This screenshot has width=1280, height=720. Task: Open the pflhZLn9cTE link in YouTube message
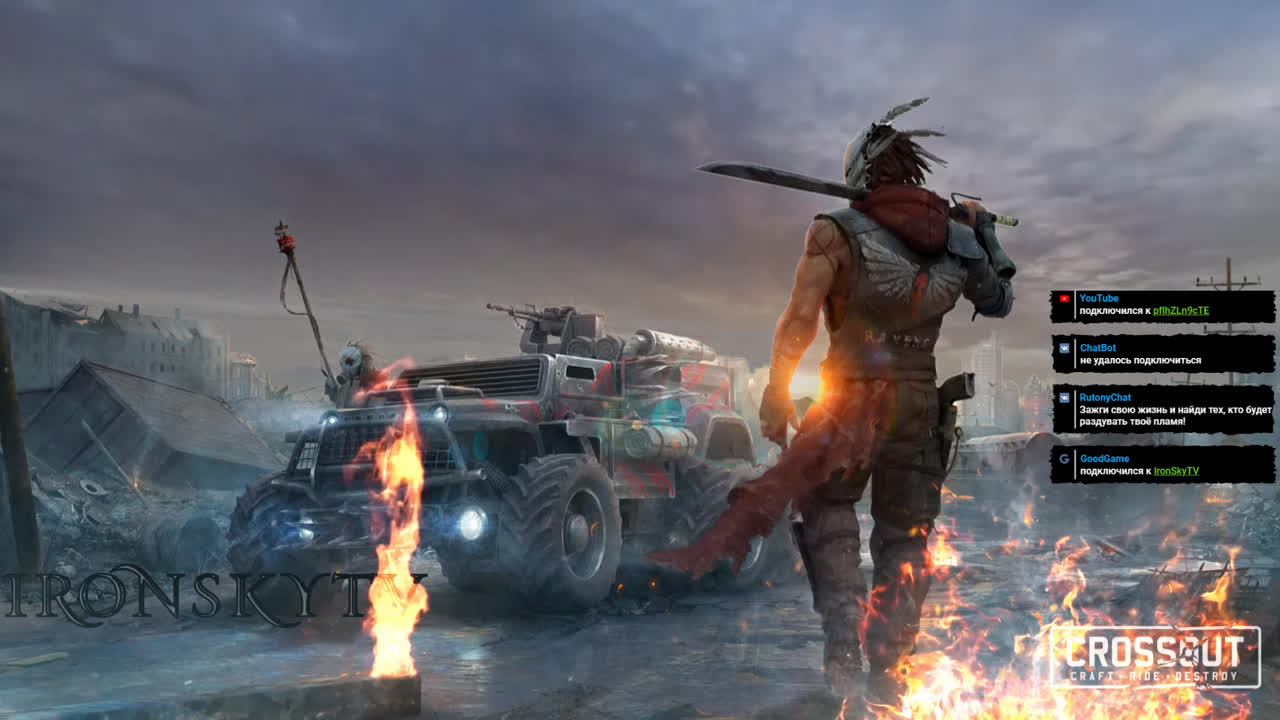pyautogui.click(x=1181, y=311)
